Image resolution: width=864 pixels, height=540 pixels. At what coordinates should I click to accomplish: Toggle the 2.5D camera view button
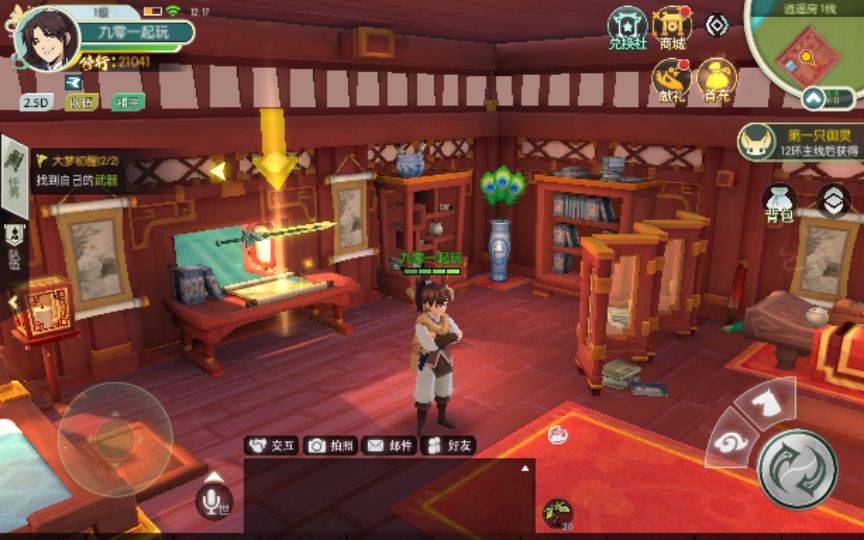(36, 102)
